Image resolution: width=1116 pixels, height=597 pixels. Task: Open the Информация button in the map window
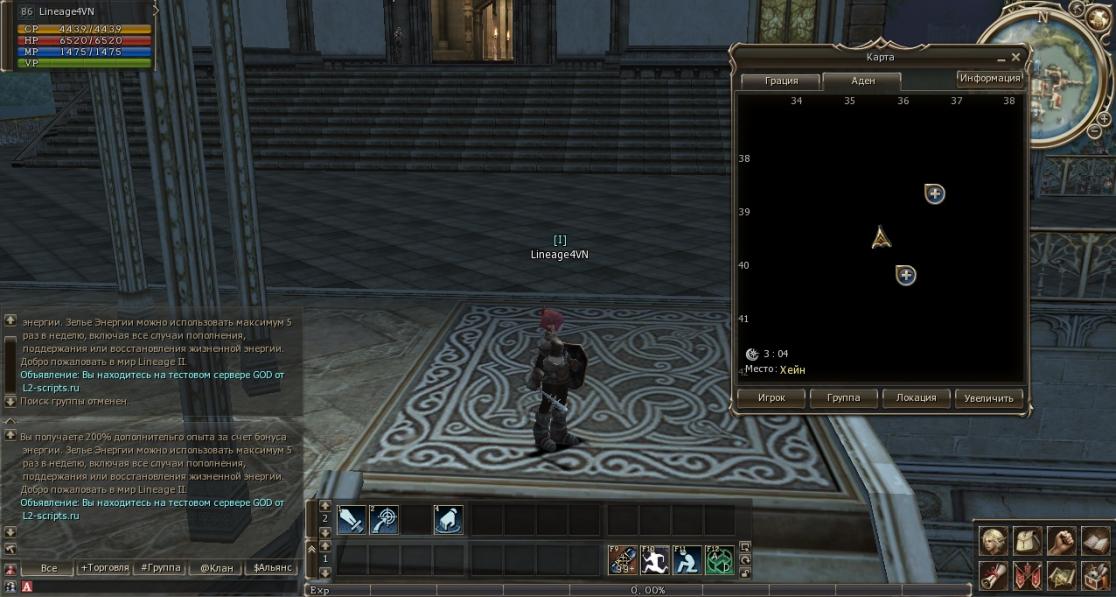click(x=989, y=78)
